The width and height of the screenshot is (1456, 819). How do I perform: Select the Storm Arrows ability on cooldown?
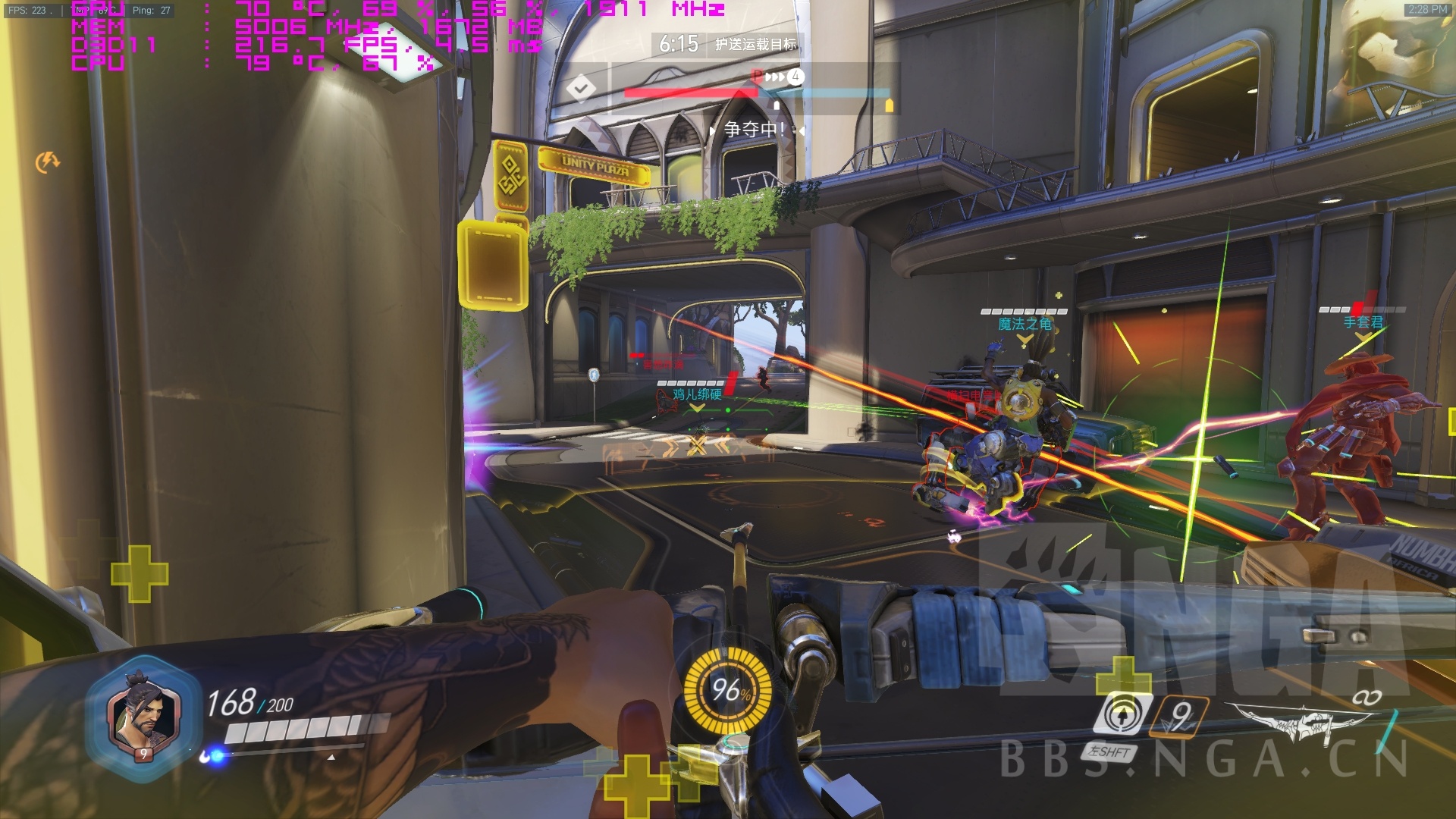[x=1180, y=716]
